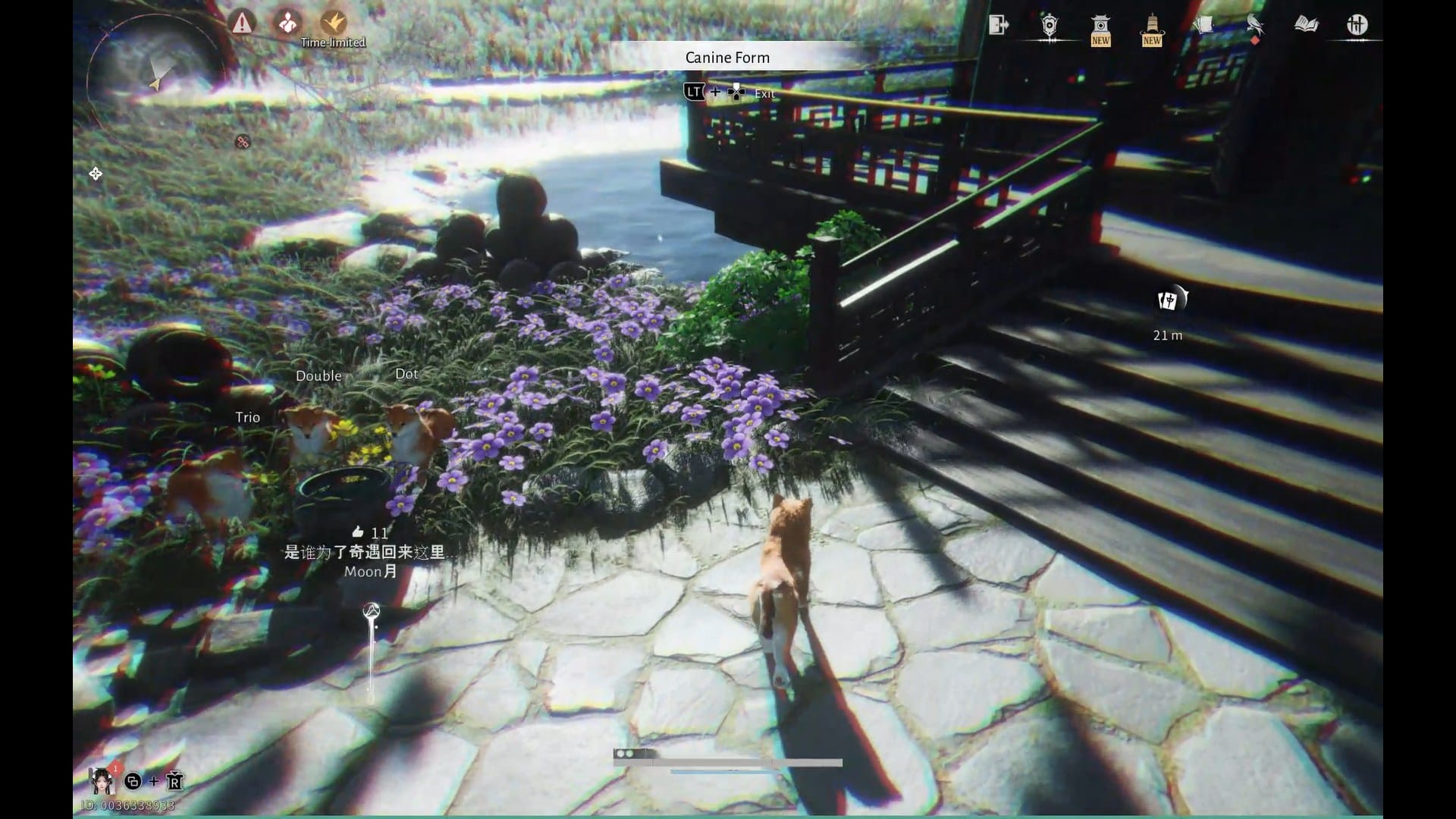Image resolution: width=1456 pixels, height=819 pixels.
Task: Click the progress bar at bottom center
Action: pos(728,763)
